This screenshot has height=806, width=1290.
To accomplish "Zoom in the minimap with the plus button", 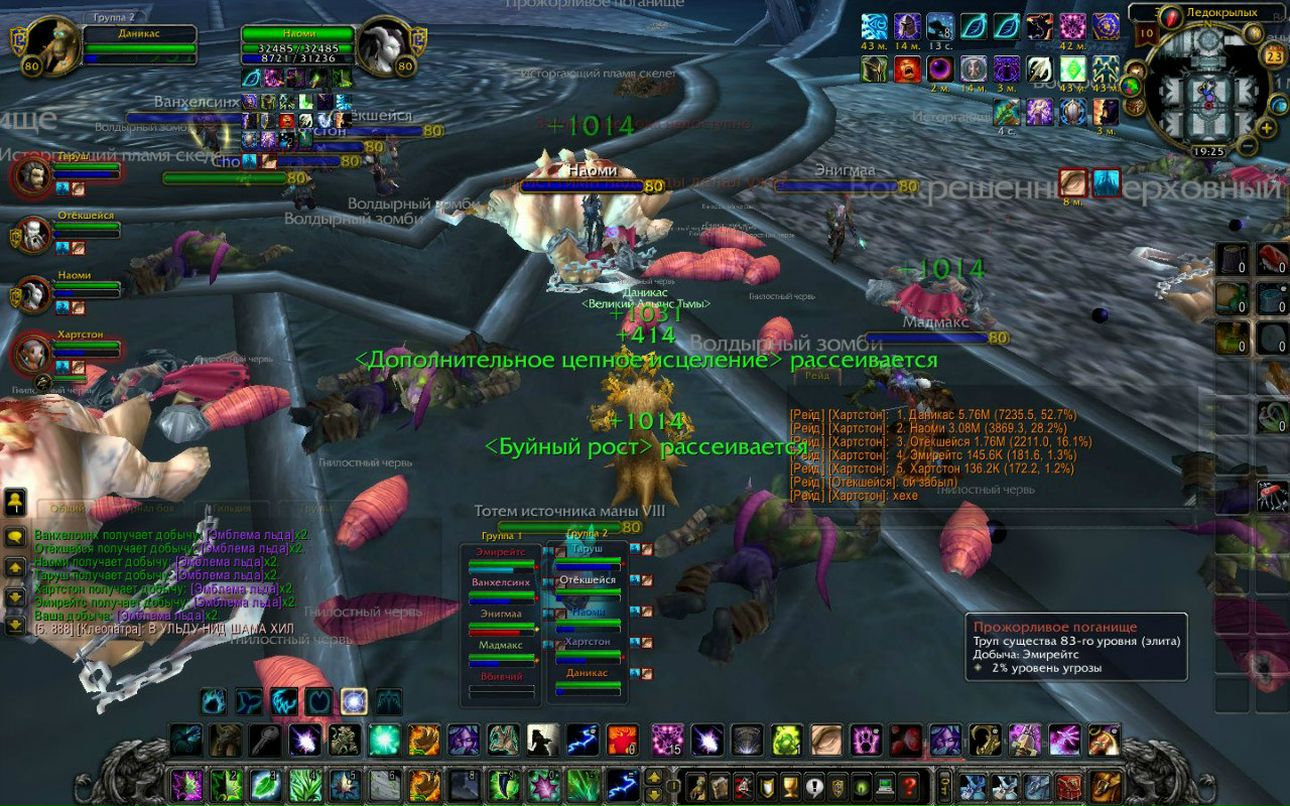I will pos(1267,127).
